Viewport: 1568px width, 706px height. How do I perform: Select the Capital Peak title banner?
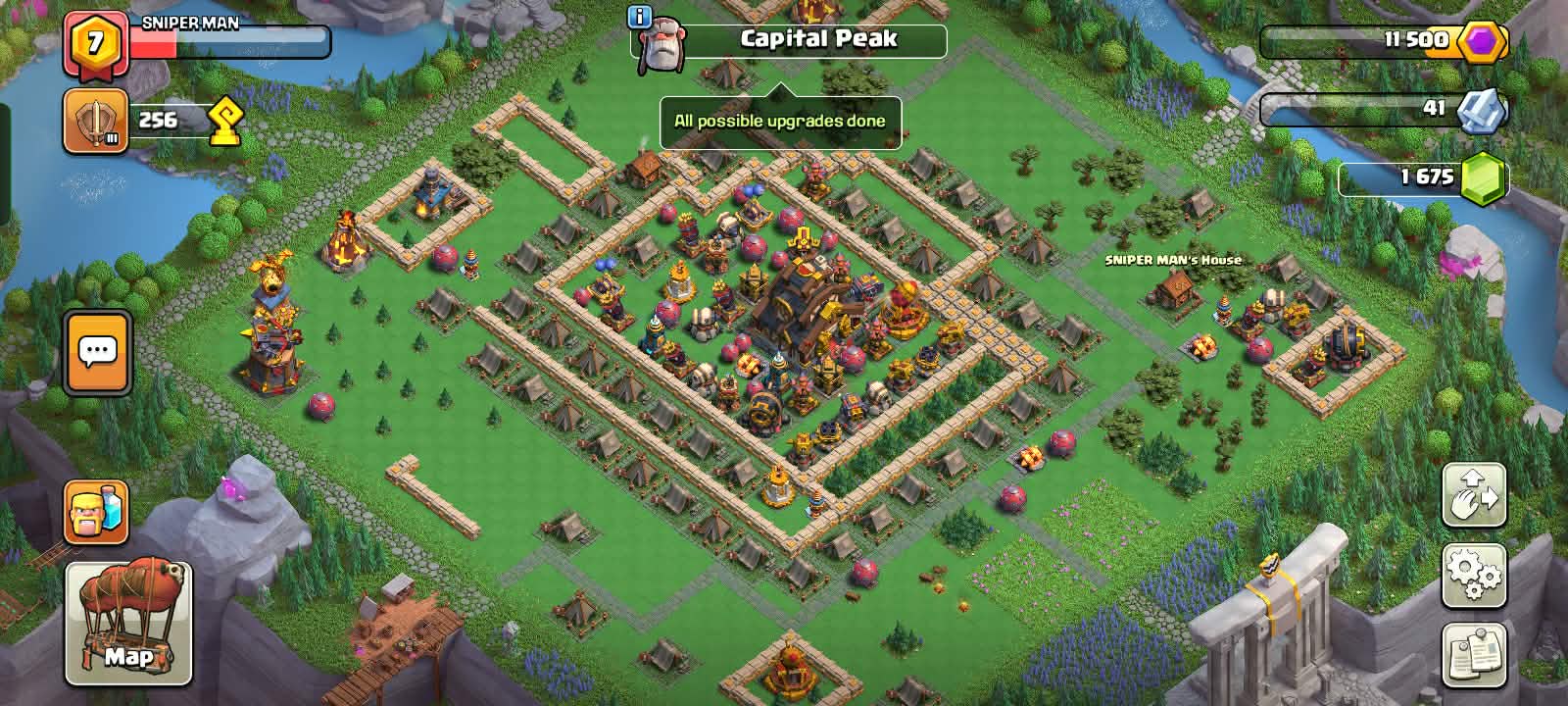tap(817, 40)
